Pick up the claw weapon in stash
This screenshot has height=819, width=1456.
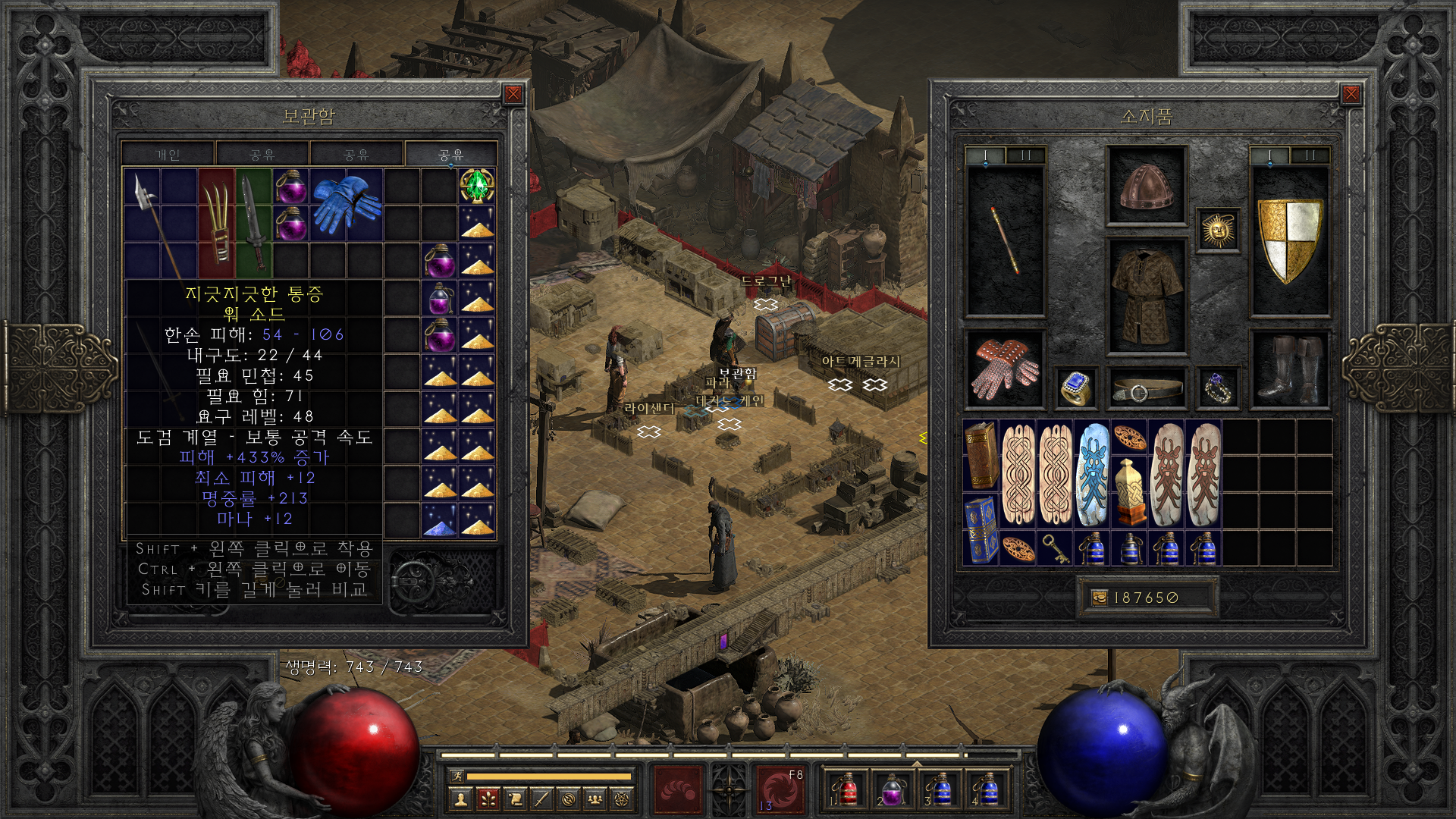pos(217,223)
